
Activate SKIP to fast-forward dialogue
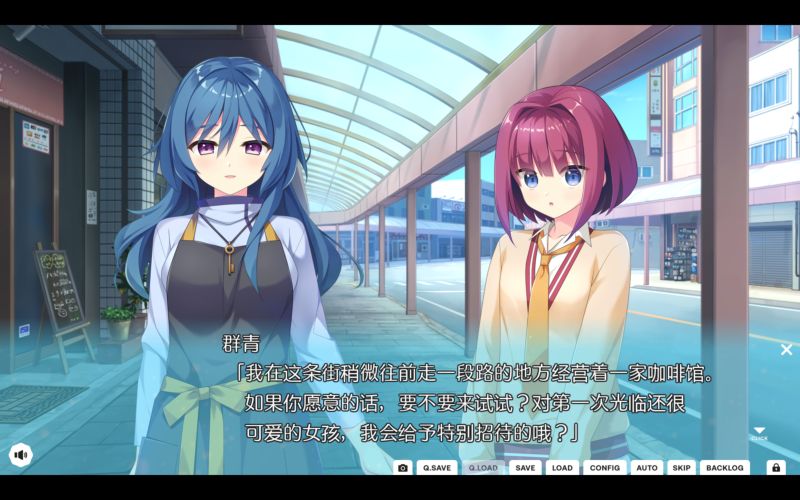point(681,467)
